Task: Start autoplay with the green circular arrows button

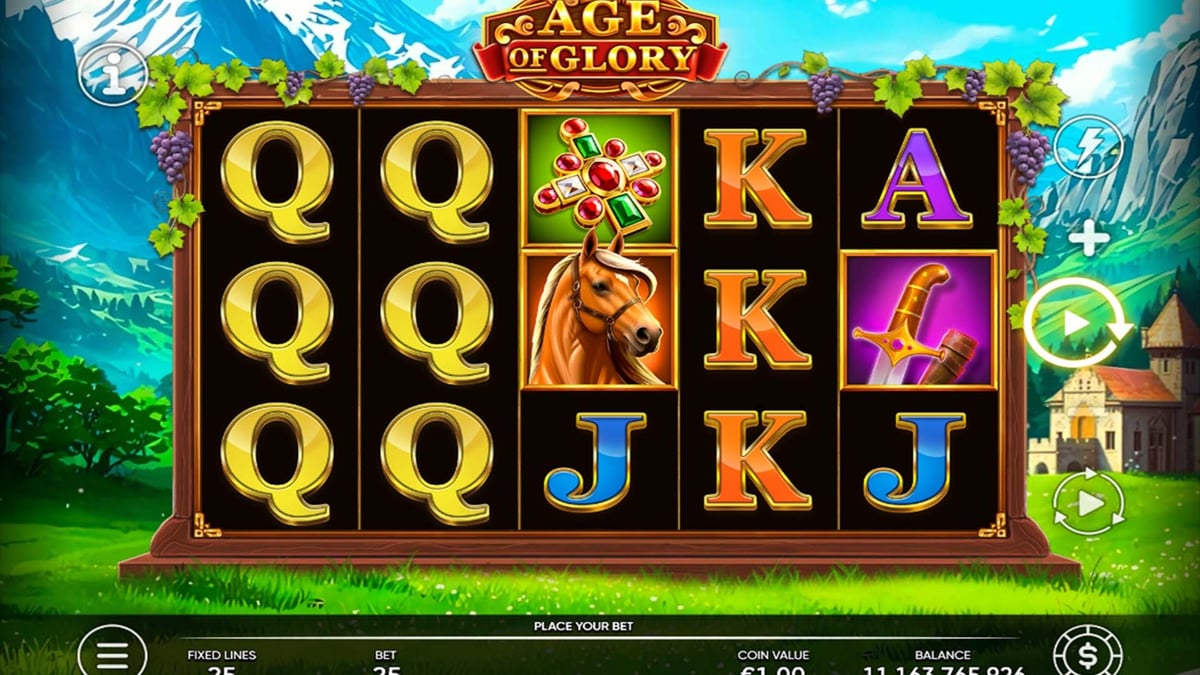Action: (x=1088, y=503)
